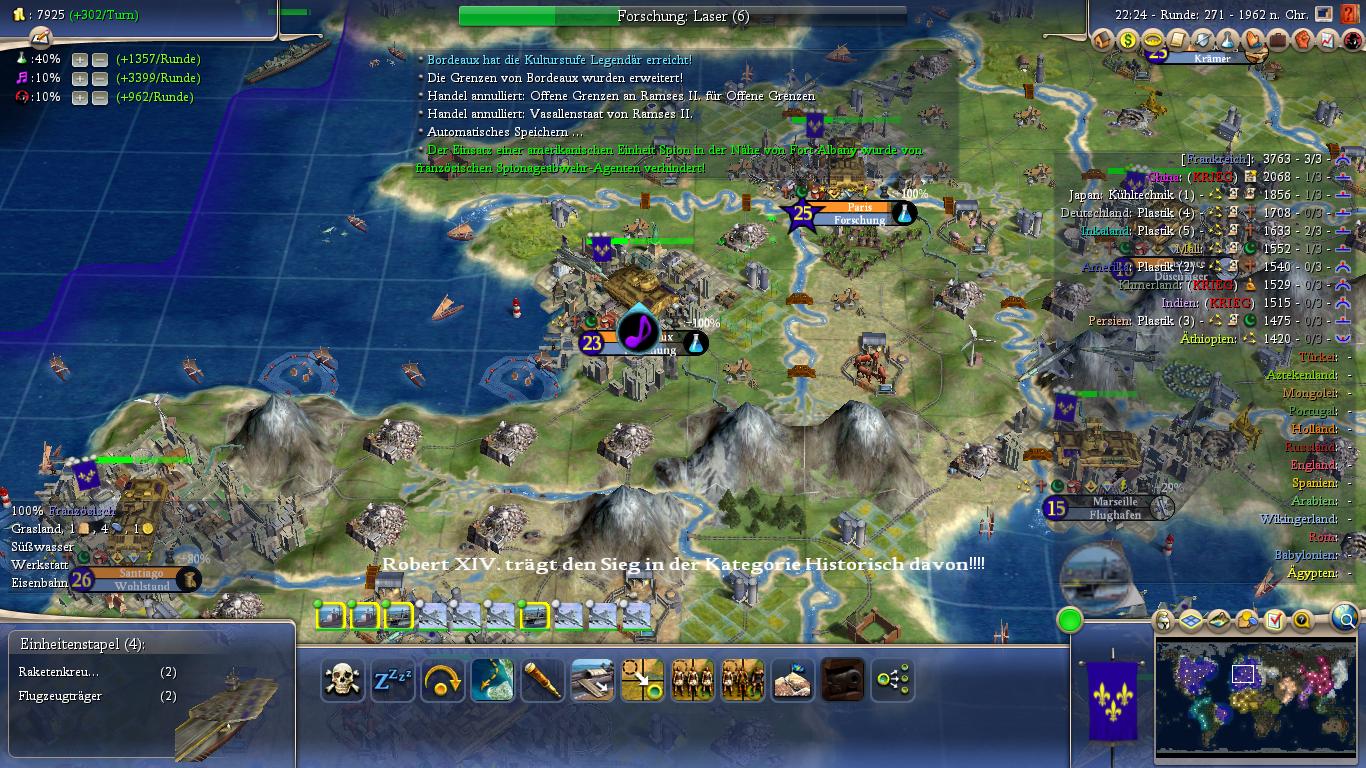The width and height of the screenshot is (1366, 768).
Task: Put the unit stack to sleep
Action: pyautogui.click(x=393, y=681)
